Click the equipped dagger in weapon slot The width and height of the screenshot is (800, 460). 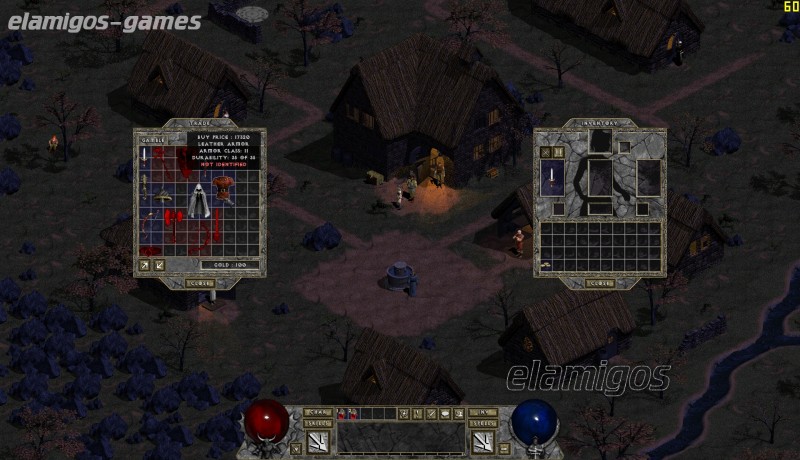point(551,178)
